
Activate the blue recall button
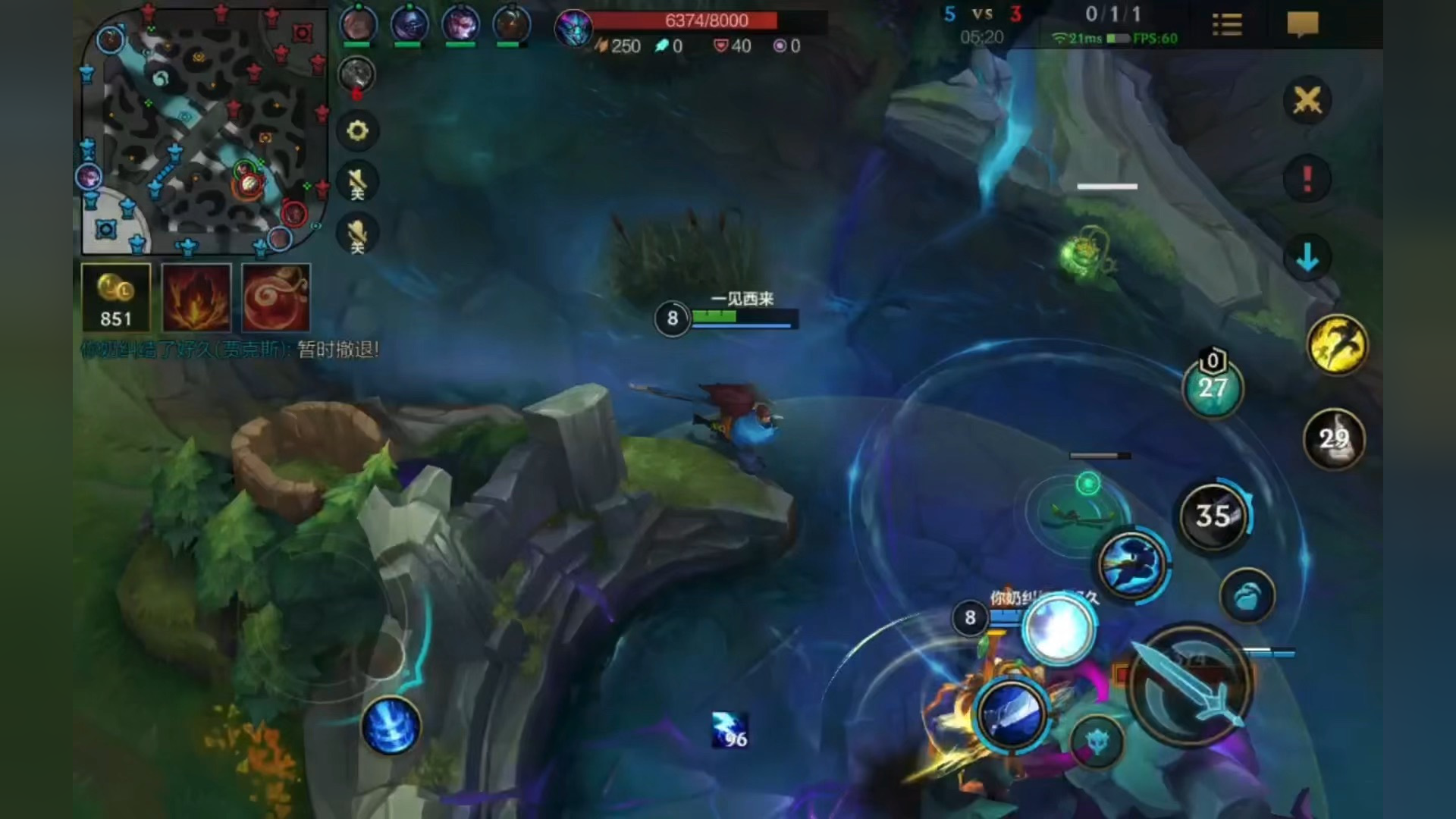pyautogui.click(x=391, y=726)
